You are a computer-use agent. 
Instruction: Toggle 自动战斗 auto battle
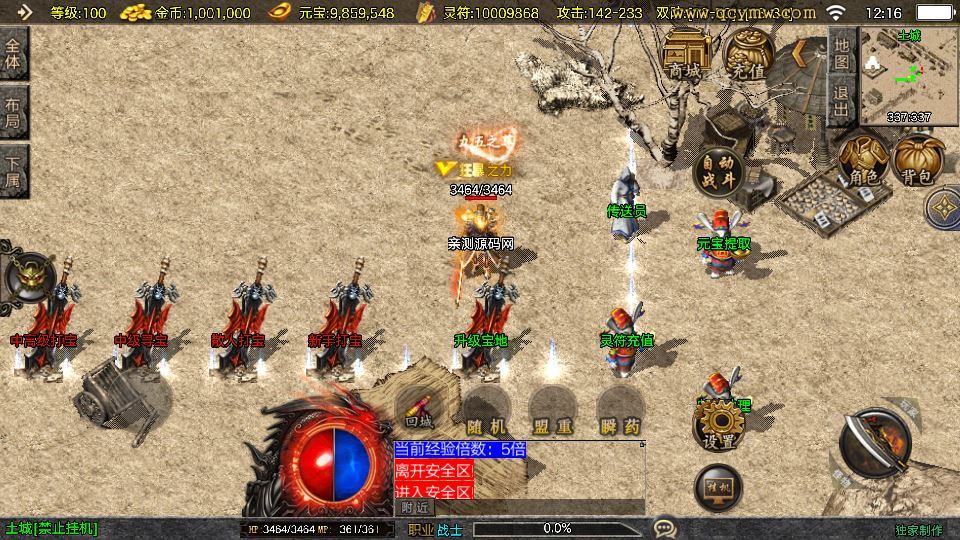pyautogui.click(x=717, y=170)
